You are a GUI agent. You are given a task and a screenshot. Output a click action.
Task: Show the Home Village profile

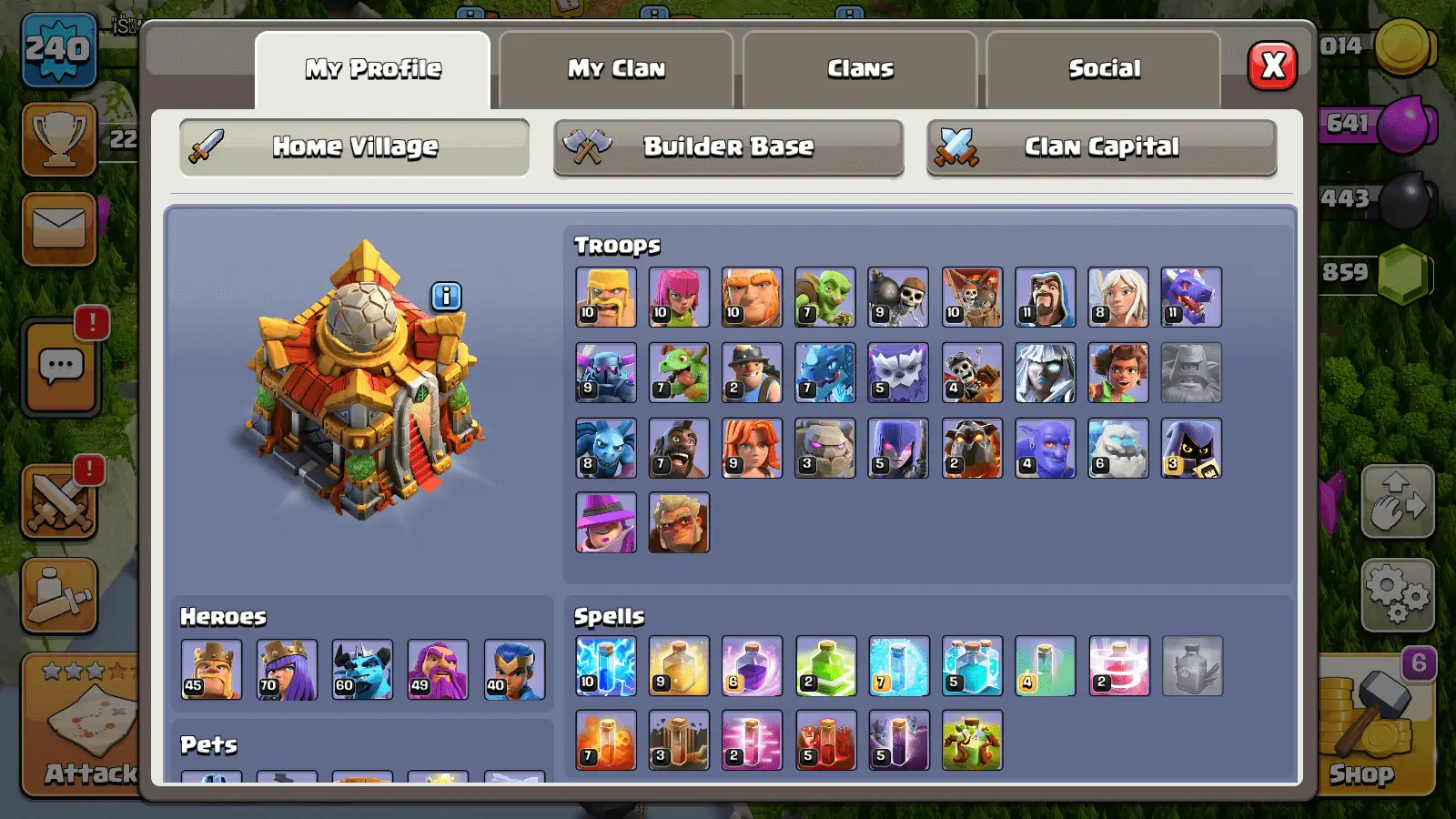355,147
